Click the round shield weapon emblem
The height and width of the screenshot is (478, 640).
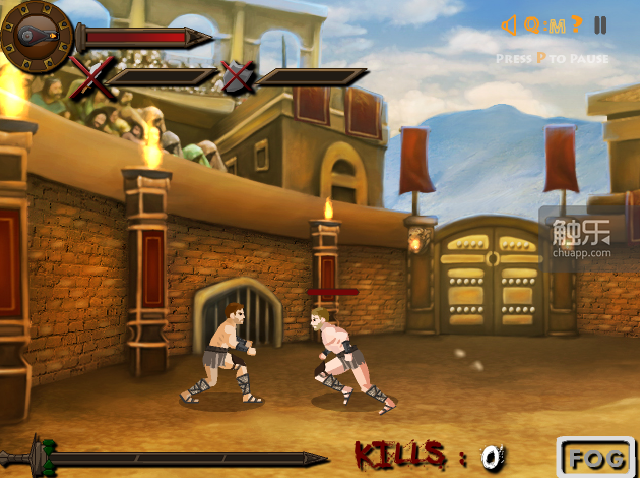click(x=36, y=37)
